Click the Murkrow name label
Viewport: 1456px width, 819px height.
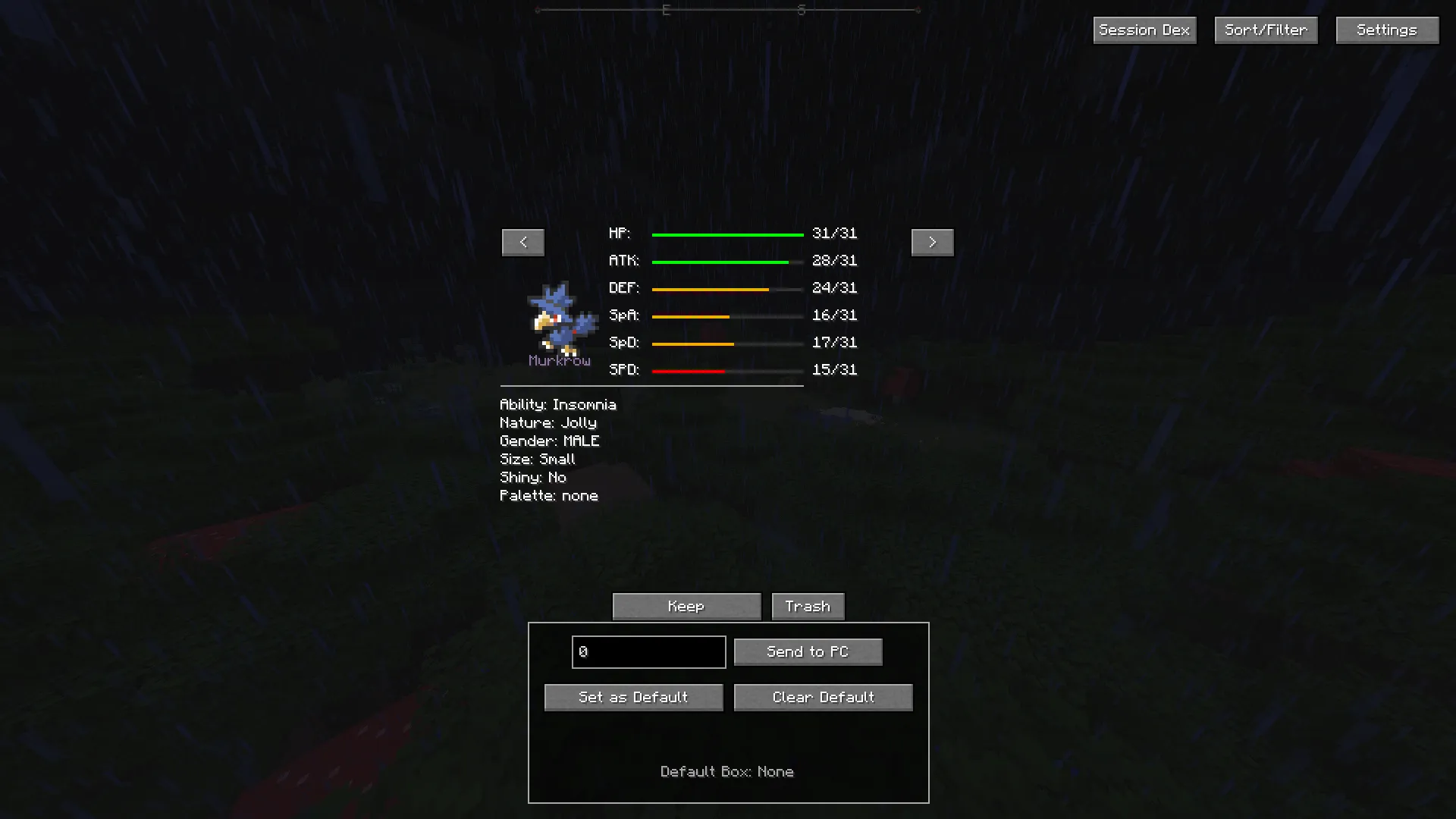point(560,362)
